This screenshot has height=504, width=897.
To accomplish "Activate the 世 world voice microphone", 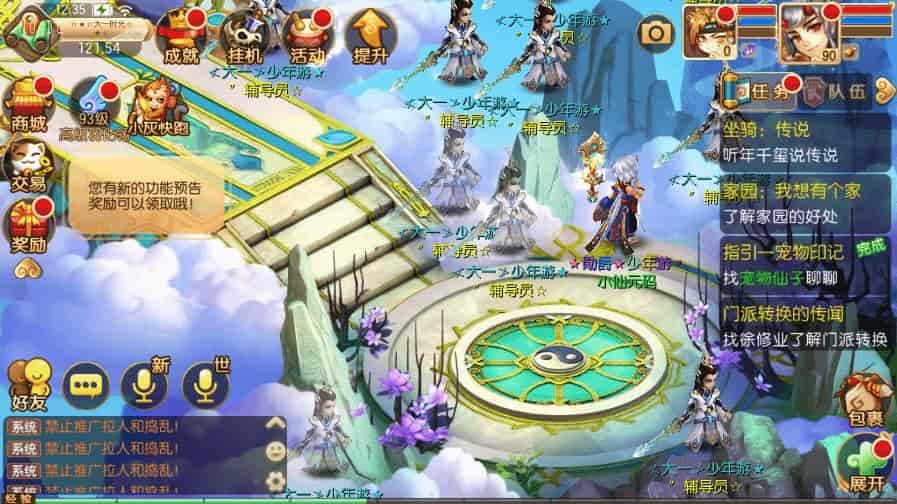I will pos(204,383).
